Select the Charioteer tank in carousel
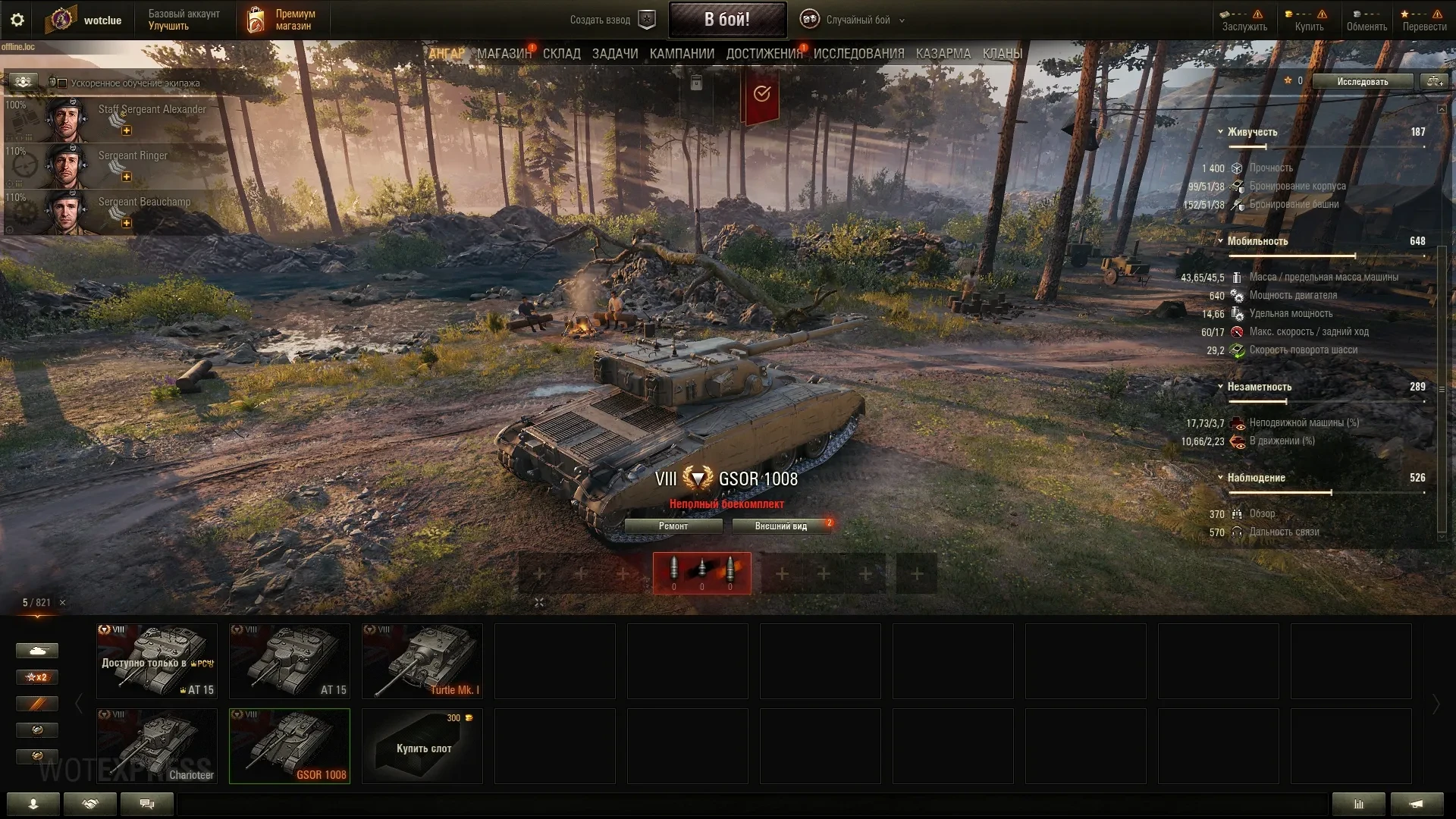 point(157,745)
